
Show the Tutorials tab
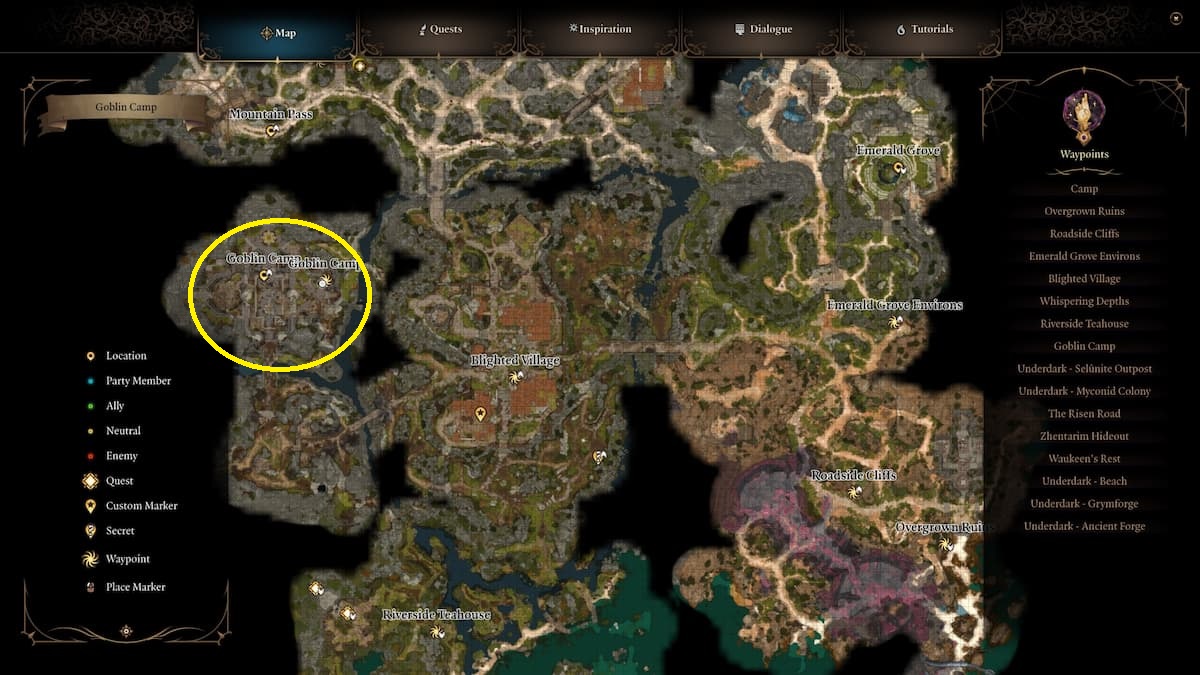click(925, 30)
